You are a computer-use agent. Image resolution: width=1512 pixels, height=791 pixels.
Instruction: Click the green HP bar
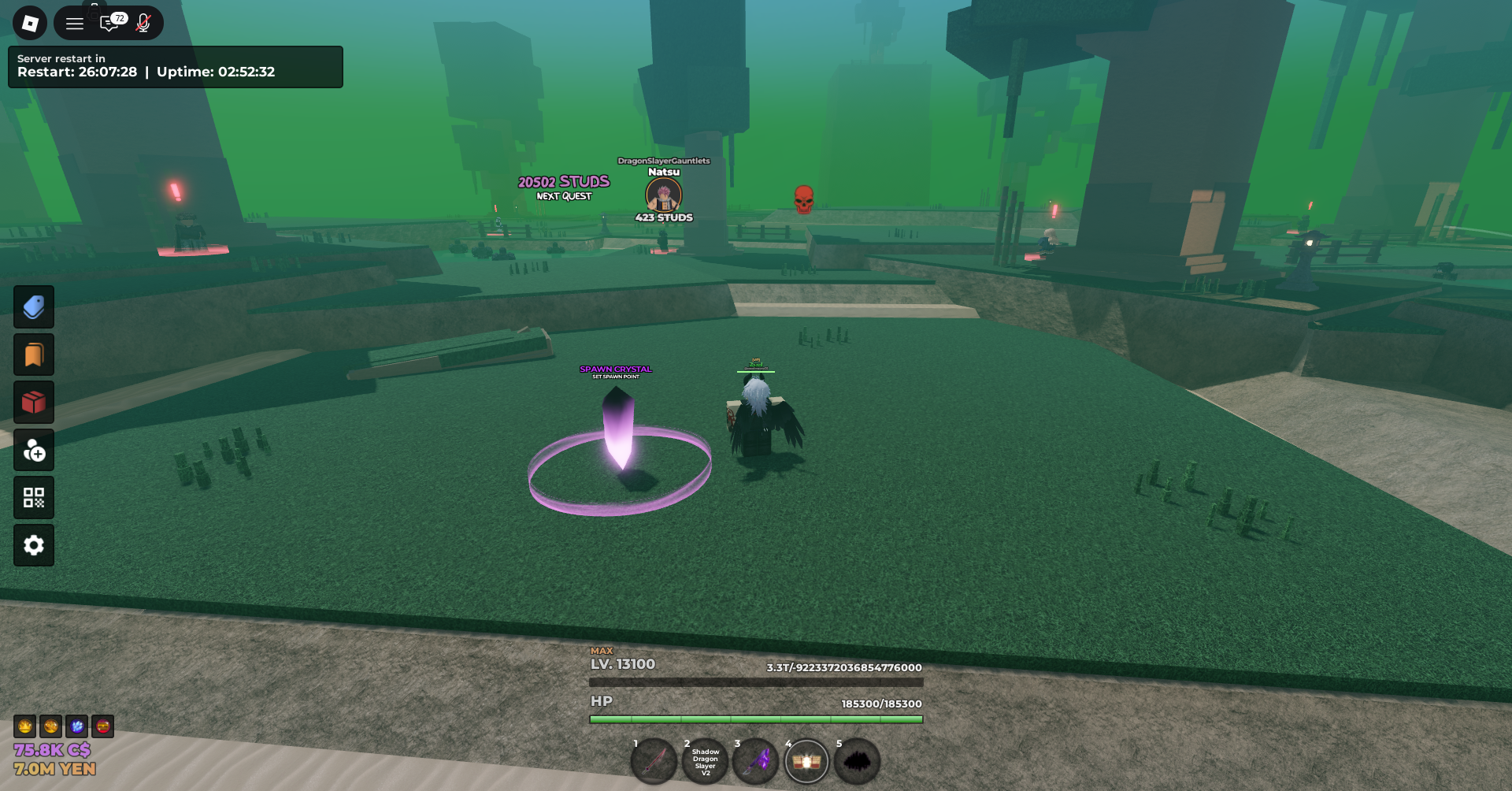pyautogui.click(x=755, y=719)
